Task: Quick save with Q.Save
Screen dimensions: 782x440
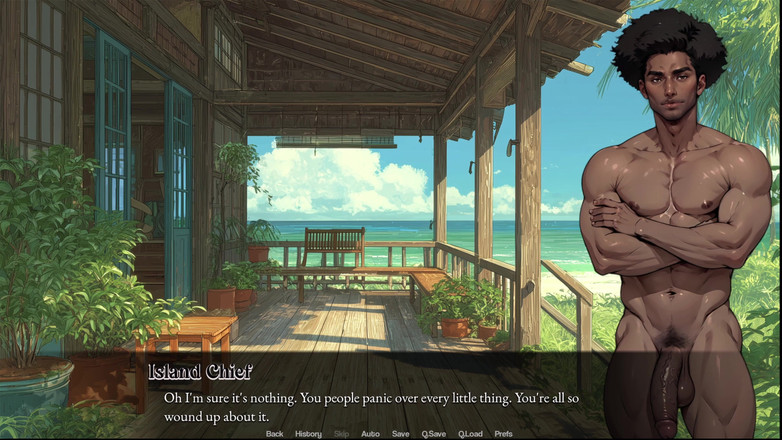Action: coord(433,434)
